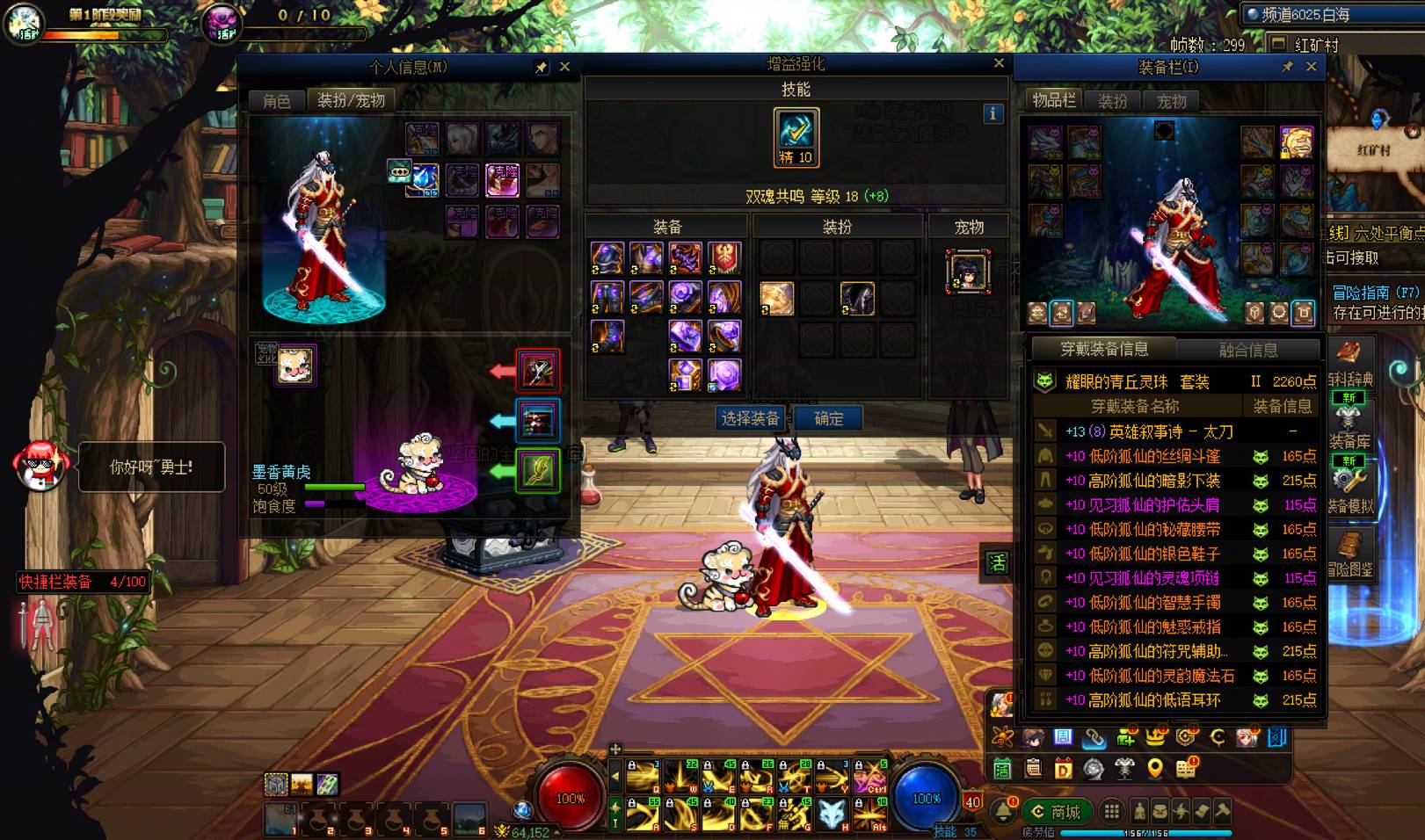Click the blue info icon in 增益强化
Image resolution: width=1425 pixels, height=840 pixels.
[992, 113]
